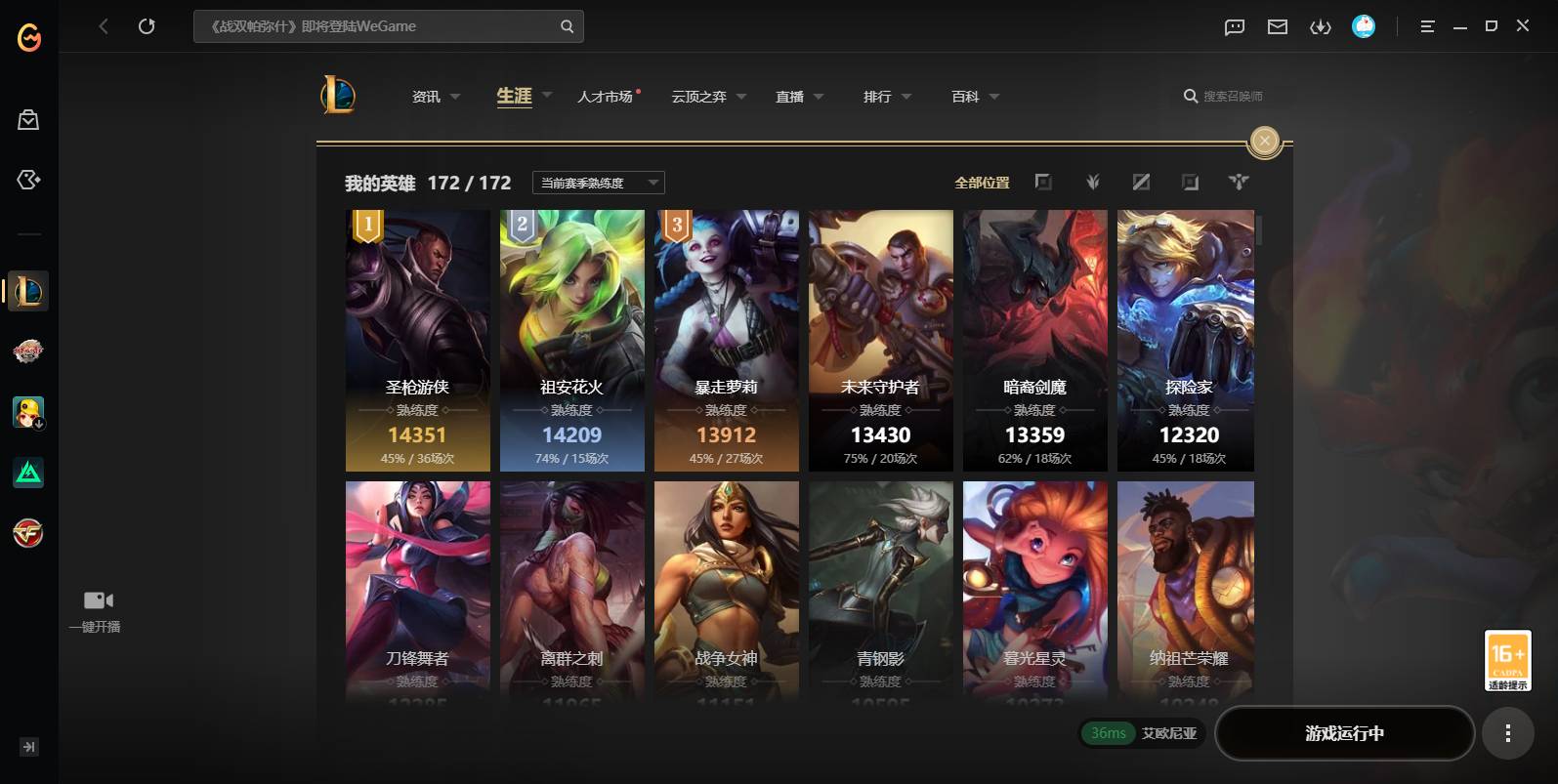This screenshot has width=1558, height=784.
Task: Select the 探险家 hero card
Action: pyautogui.click(x=1186, y=341)
